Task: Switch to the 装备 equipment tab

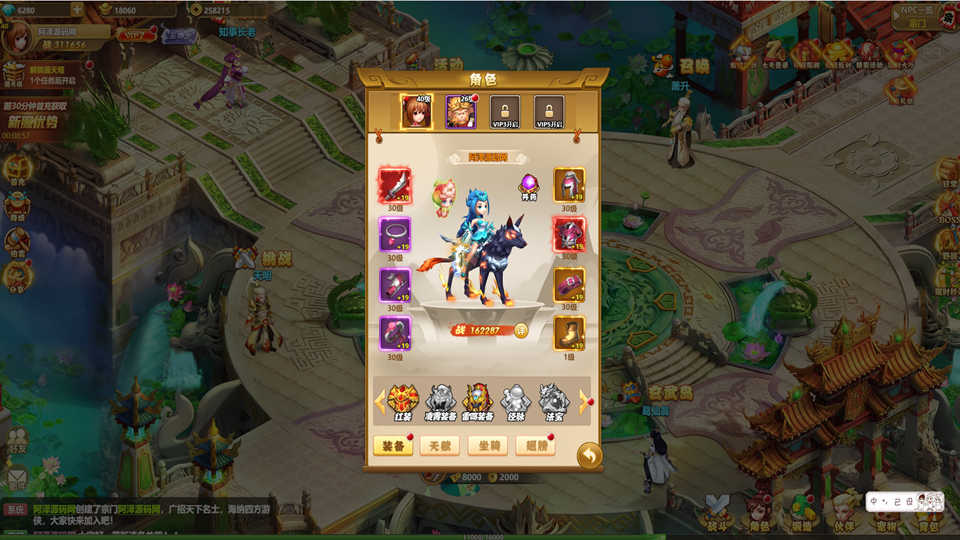Action: pos(393,446)
